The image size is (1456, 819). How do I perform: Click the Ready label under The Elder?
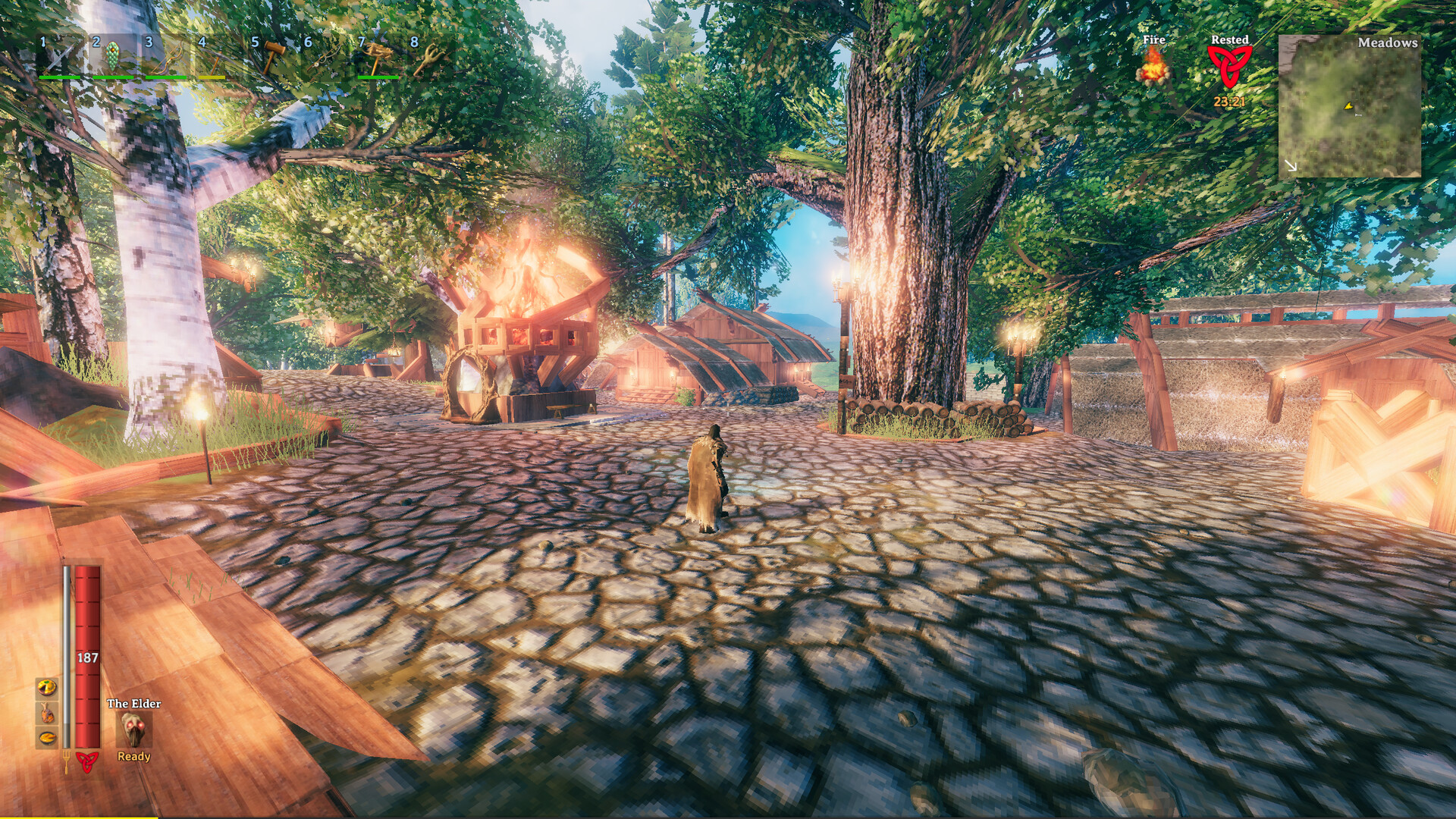[134, 757]
